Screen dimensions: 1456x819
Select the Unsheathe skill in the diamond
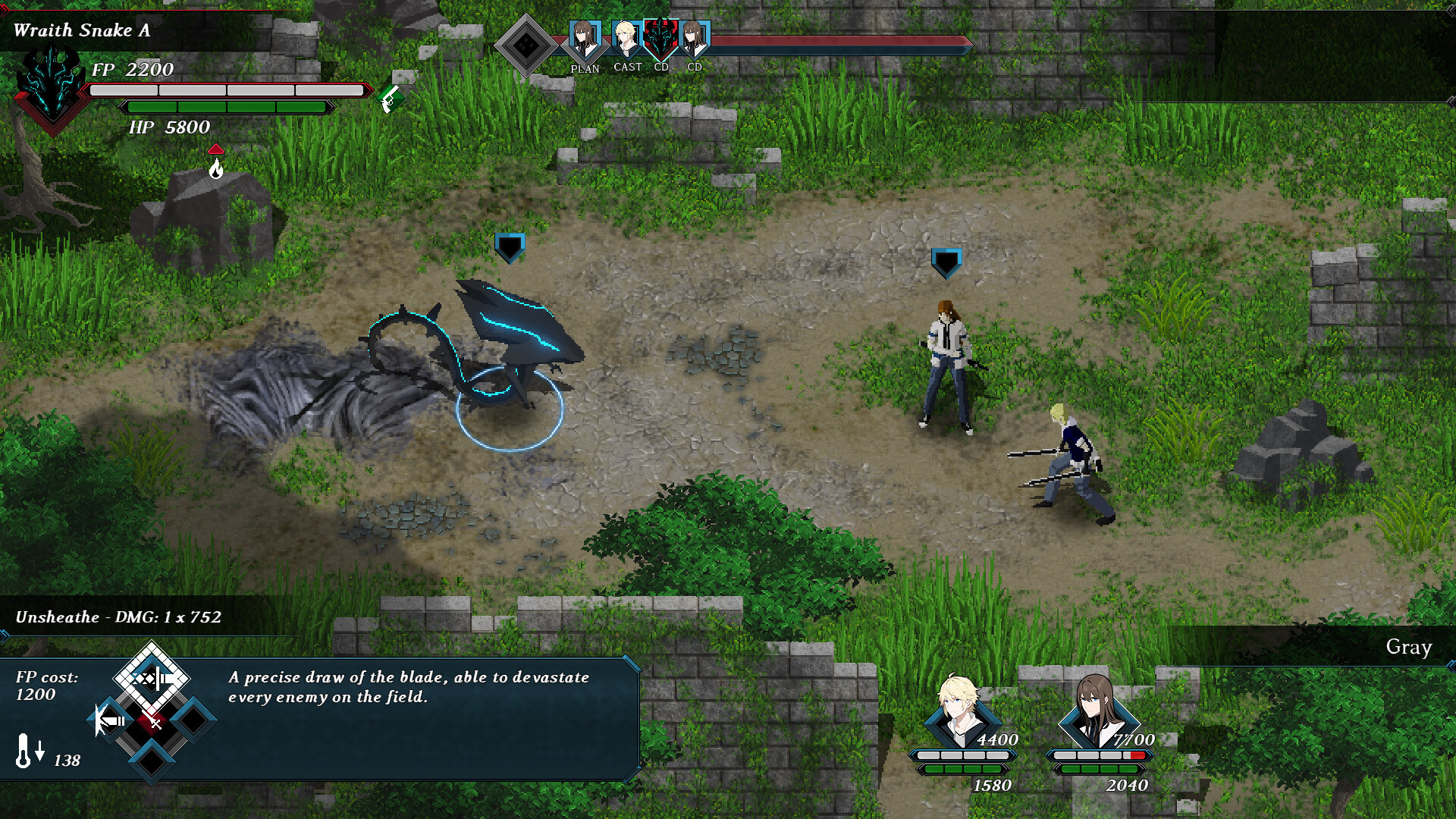pyautogui.click(x=152, y=678)
